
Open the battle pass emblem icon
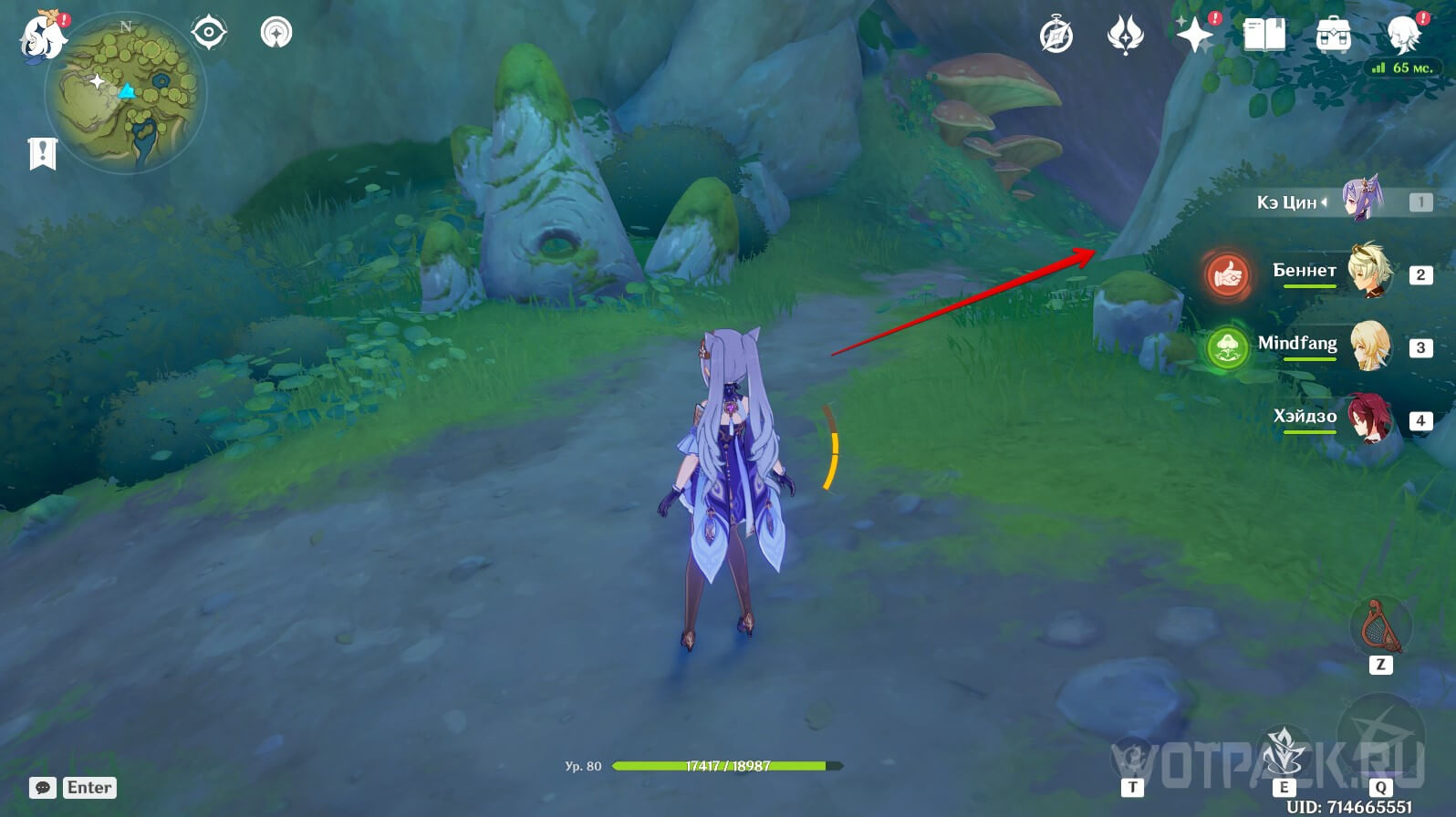(1125, 36)
